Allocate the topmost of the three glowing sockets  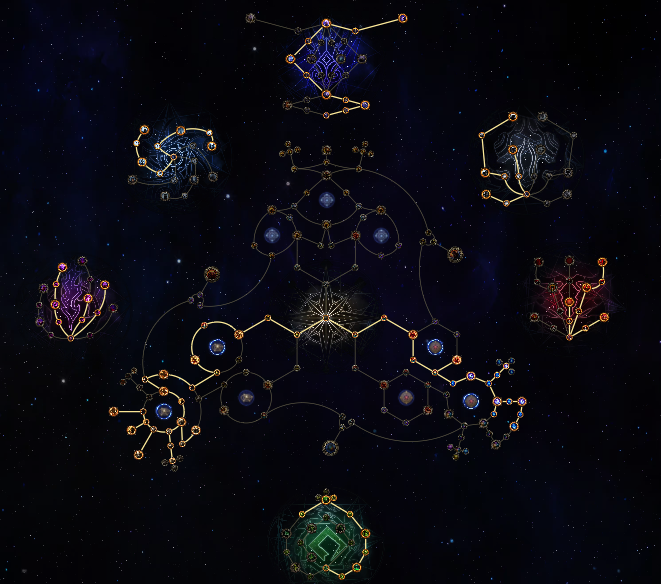click(326, 201)
